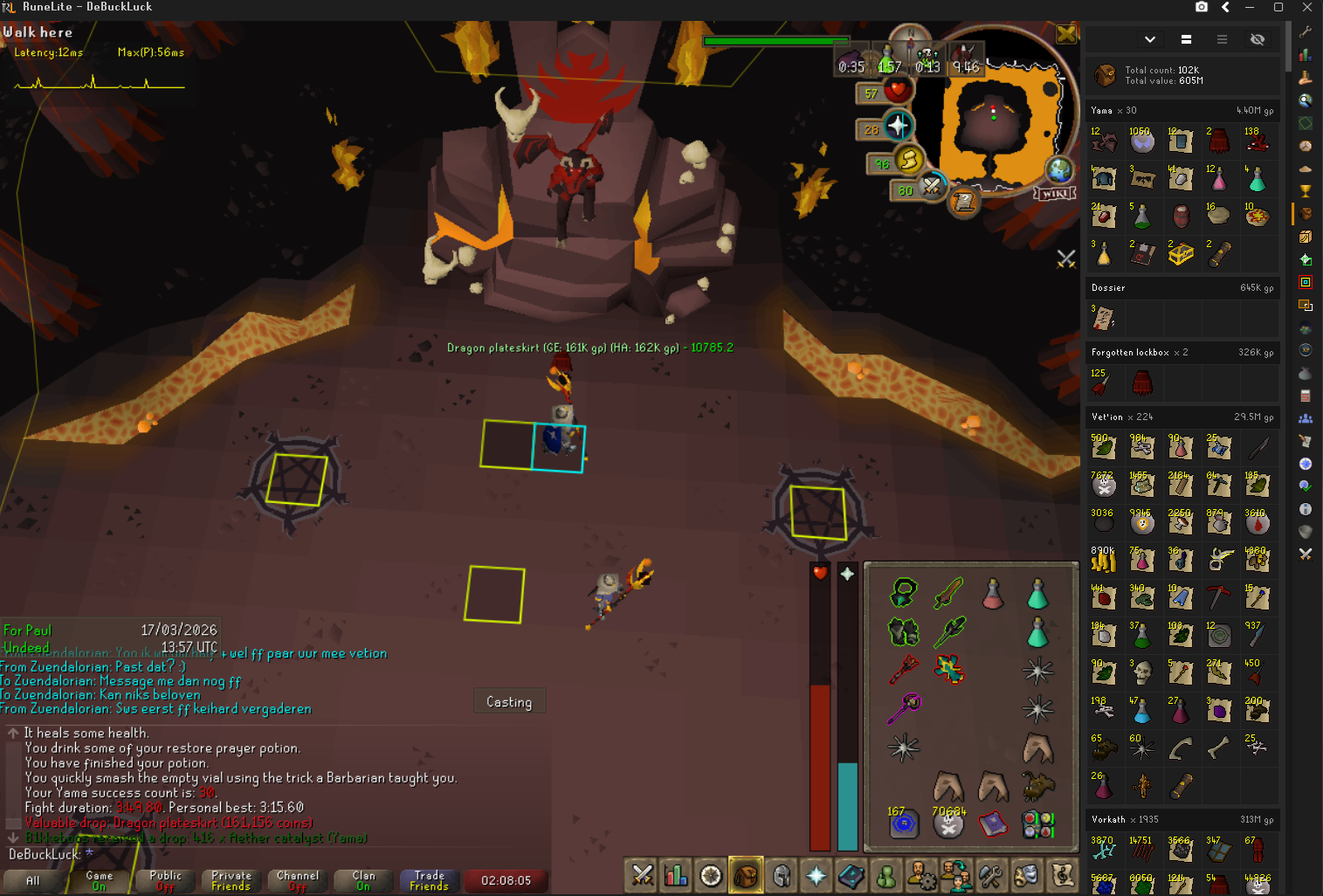Open the Emotes masks tab
1323x896 pixels.
pos(1026,875)
